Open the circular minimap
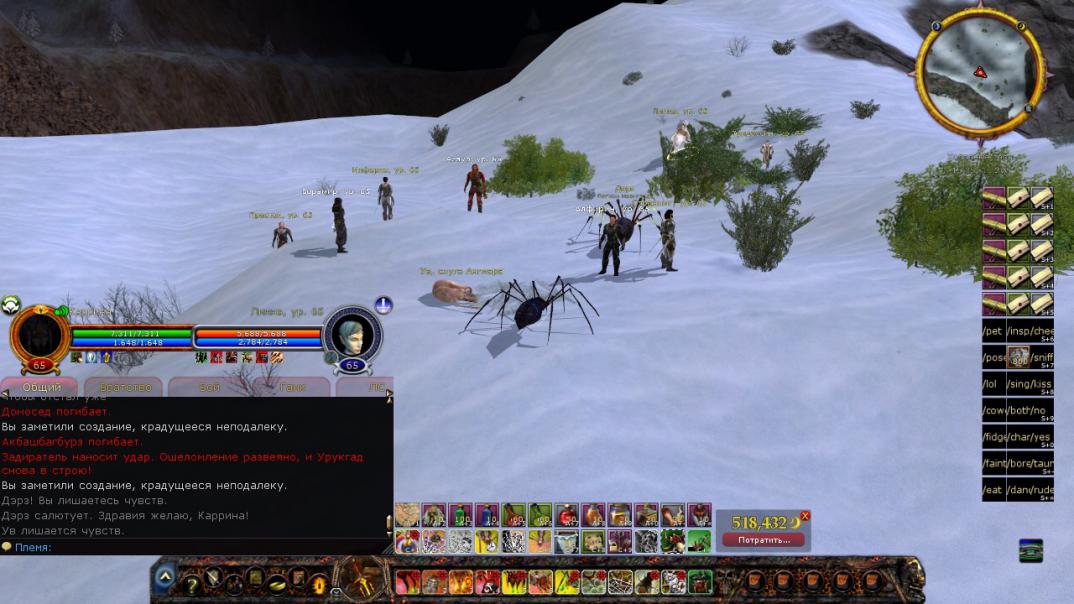1074x604 pixels. click(x=979, y=71)
